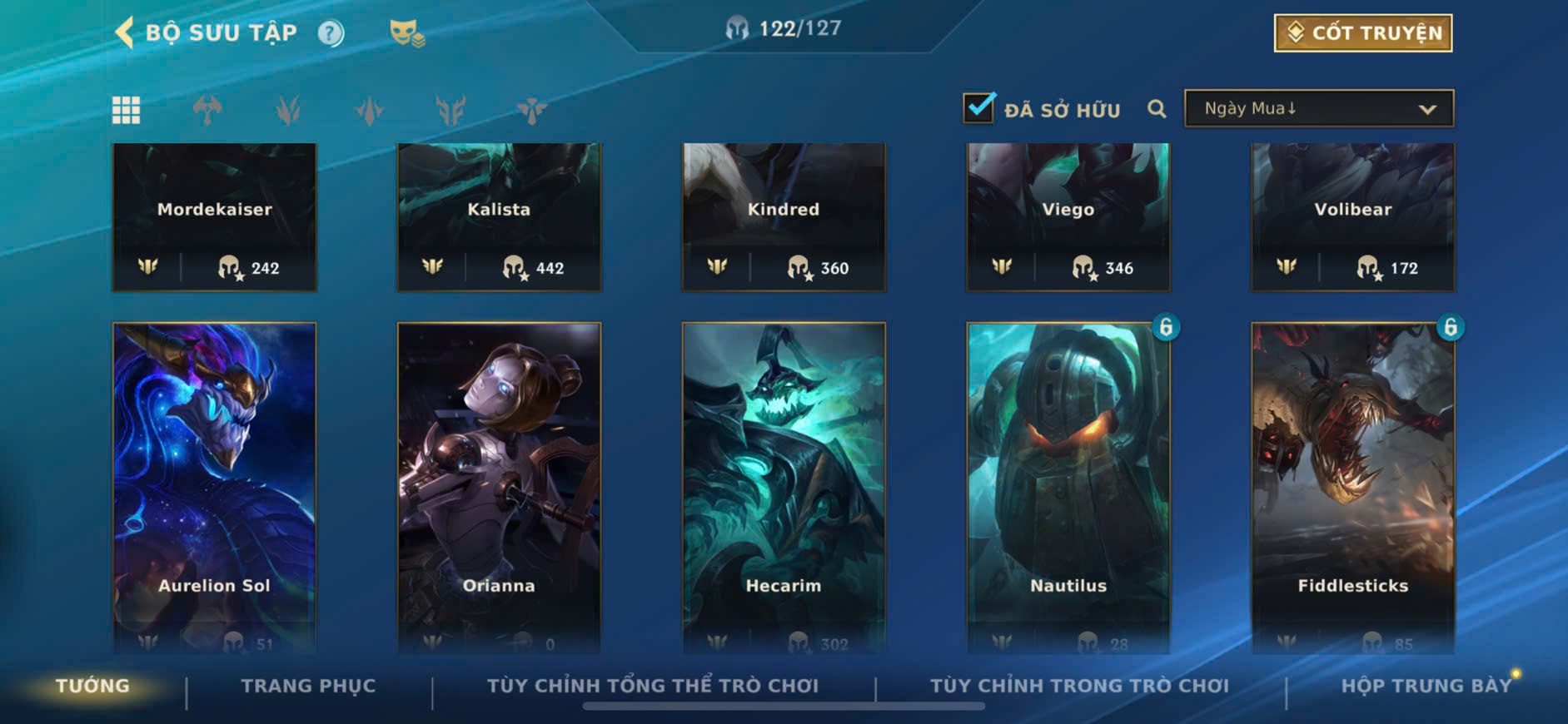Toggle the Đã Sở Hữu checkbox
Image resolution: width=1568 pixels, height=724 pixels.
[x=979, y=108]
